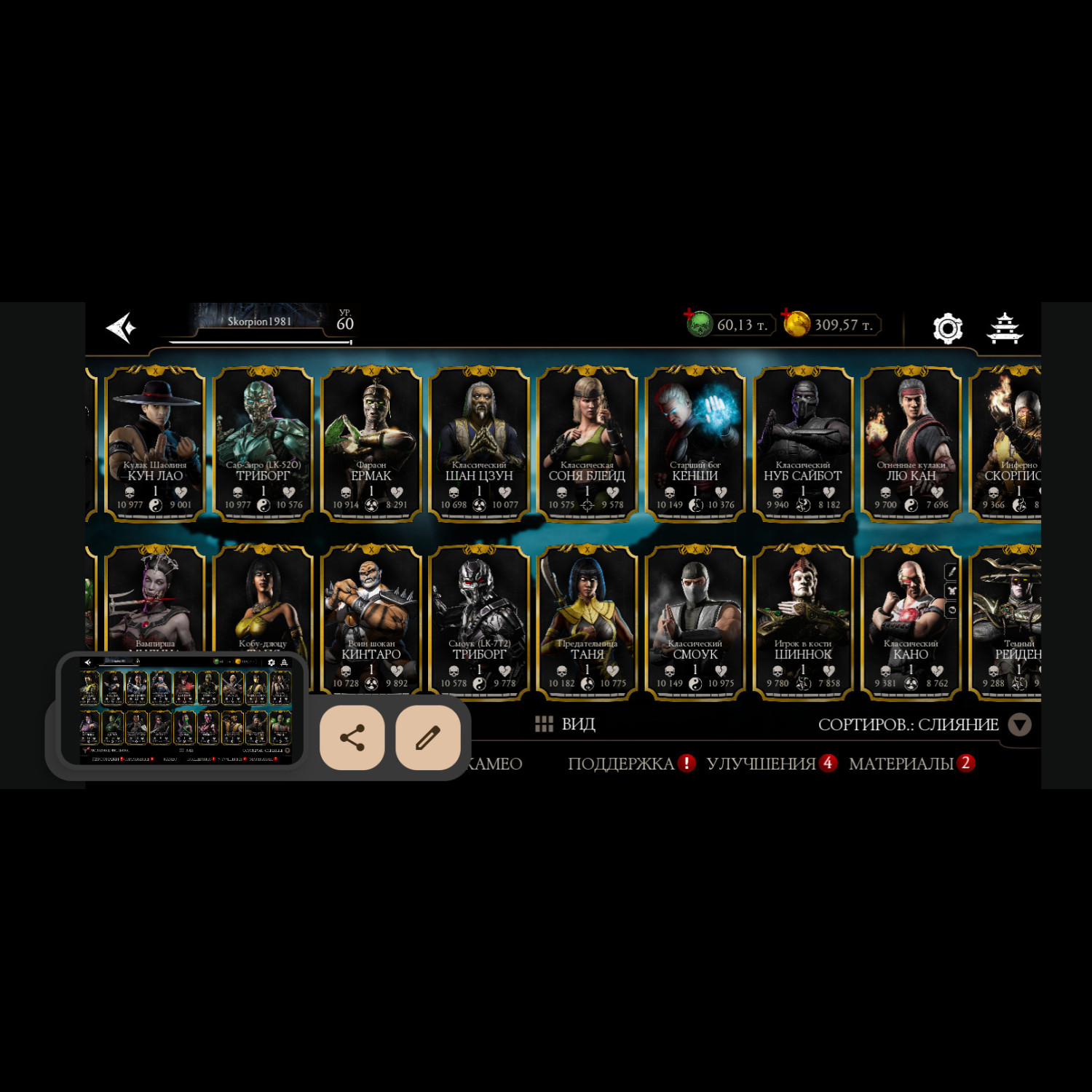
Task: Open the Кинтаро character card
Action: tap(371, 622)
